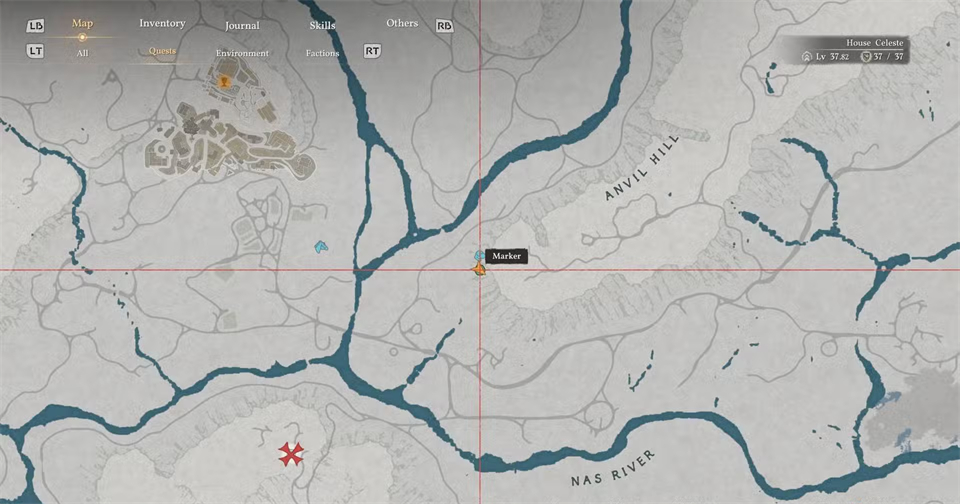Viewport: 960px width, 504px height.
Task: Open the Inventory tab
Action: click(162, 23)
